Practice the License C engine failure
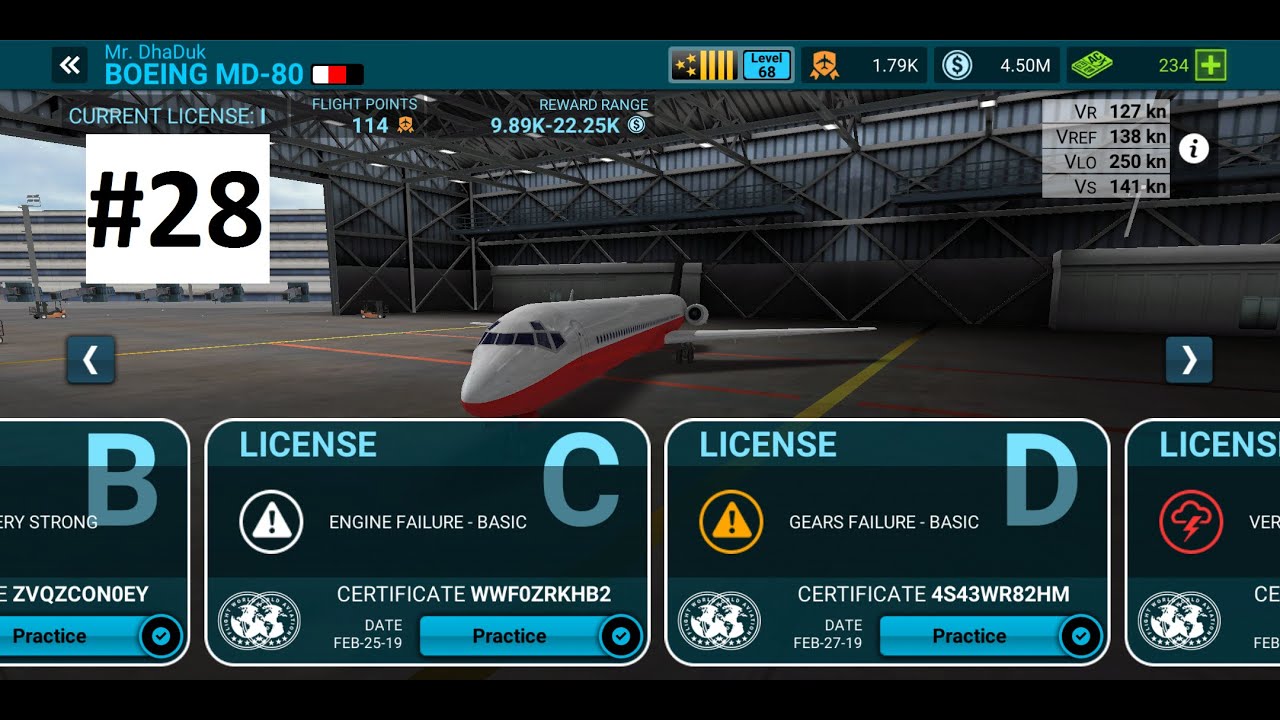1280x720 pixels. pyautogui.click(x=510, y=636)
